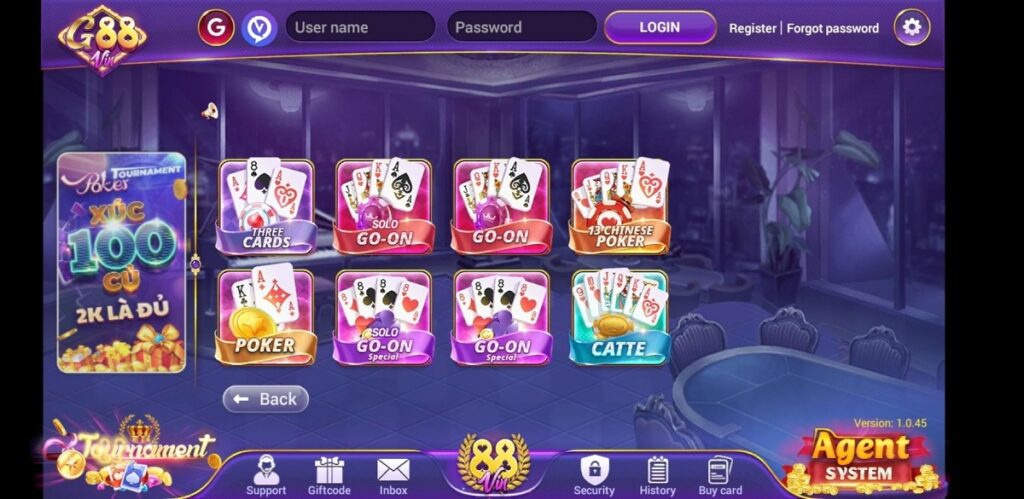Focus the User name field

360,27
